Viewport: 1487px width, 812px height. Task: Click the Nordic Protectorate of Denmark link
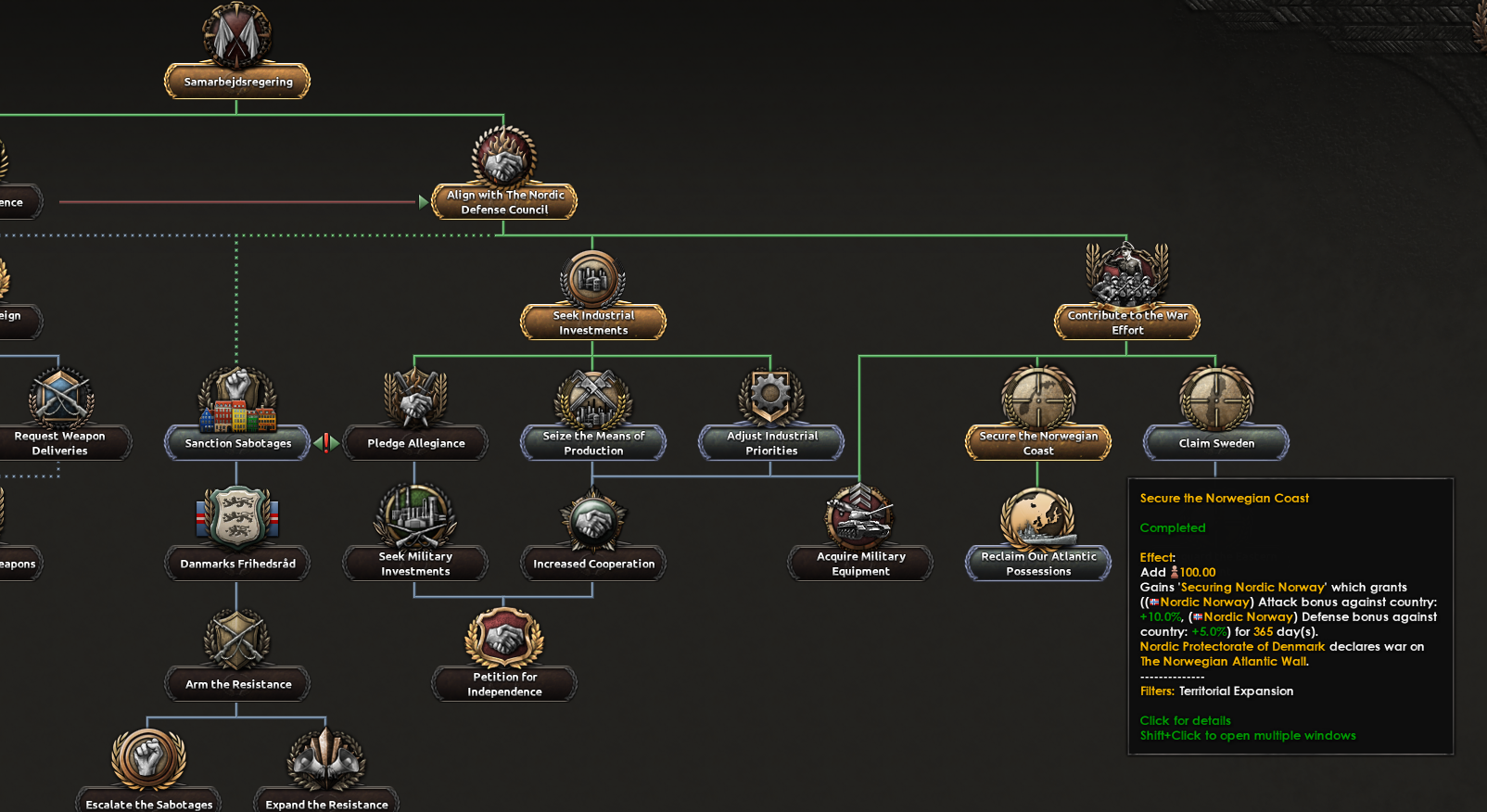click(x=1233, y=646)
